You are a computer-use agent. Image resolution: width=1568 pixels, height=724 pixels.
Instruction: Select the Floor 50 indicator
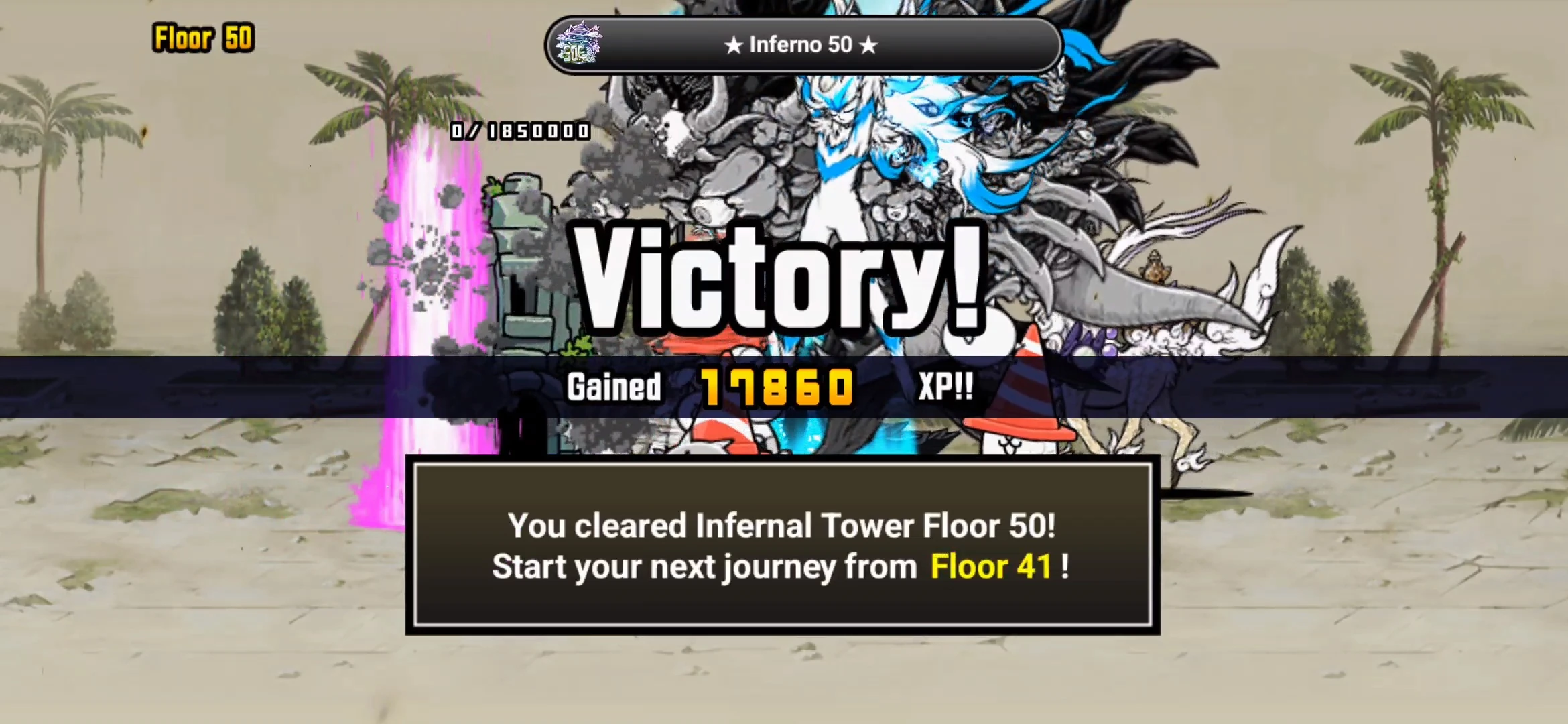click(203, 39)
